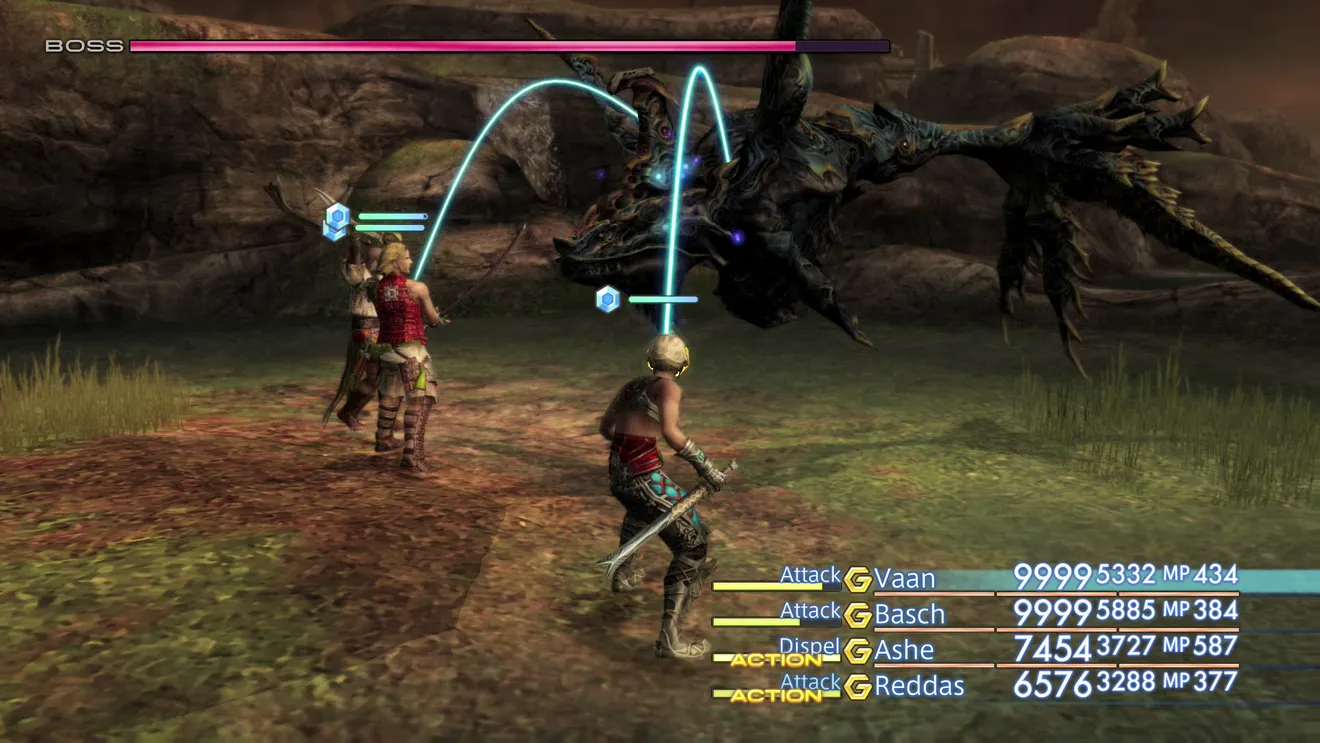Pick Reddas in the party list
The width and height of the screenshot is (1320, 743).
coord(918,686)
